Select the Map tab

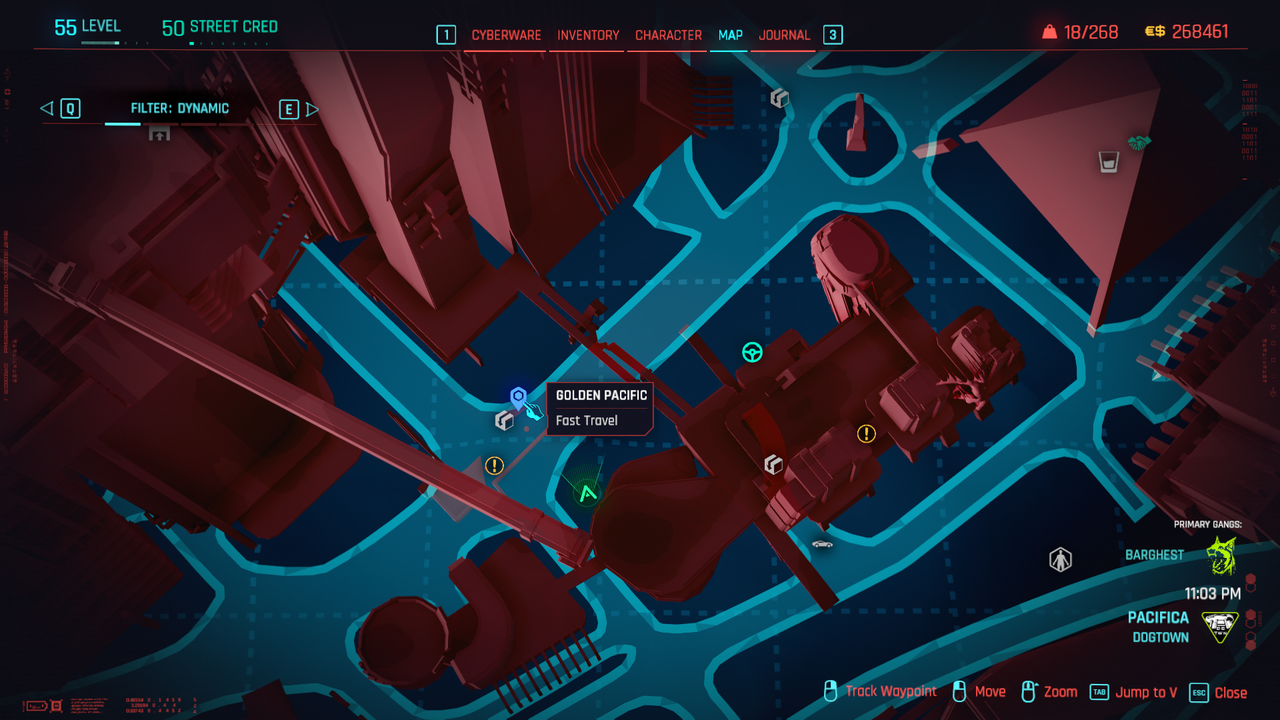point(730,35)
